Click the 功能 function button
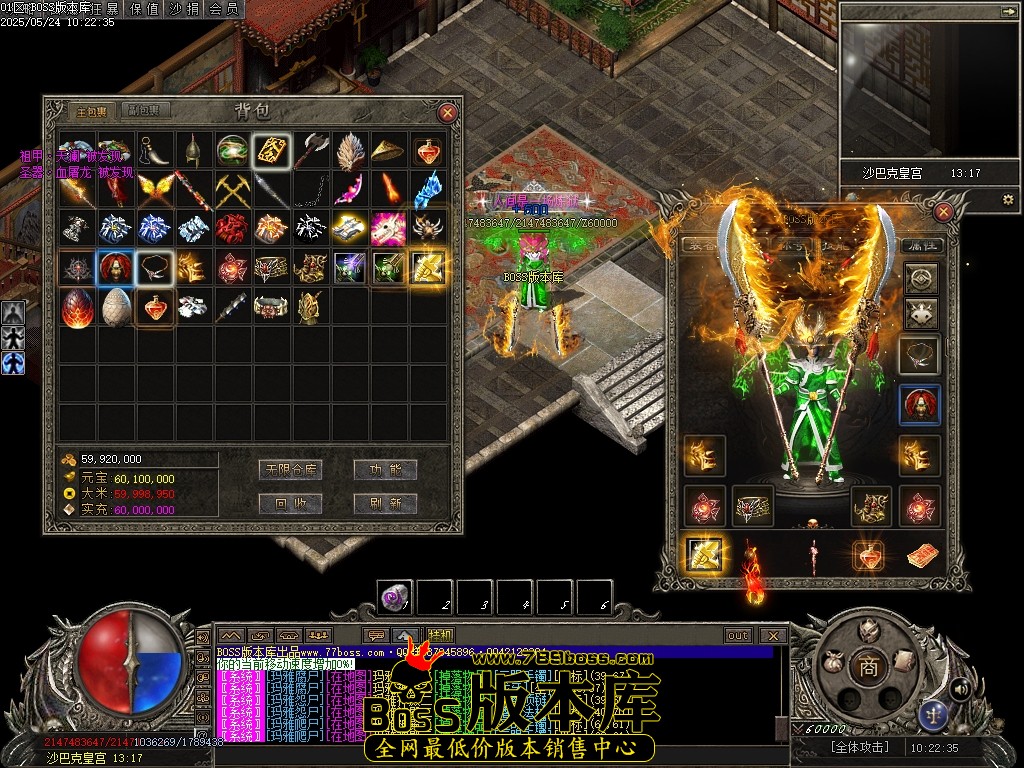 tap(385, 469)
